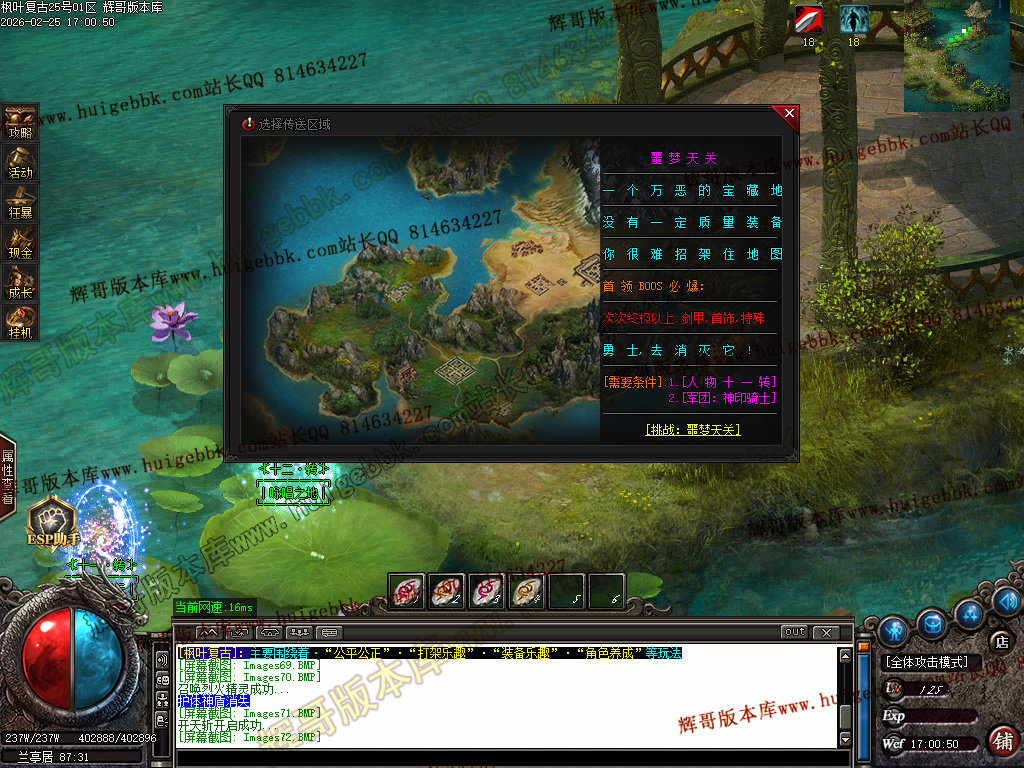
Task: Click the red slash buff icon
Action: tap(809, 19)
